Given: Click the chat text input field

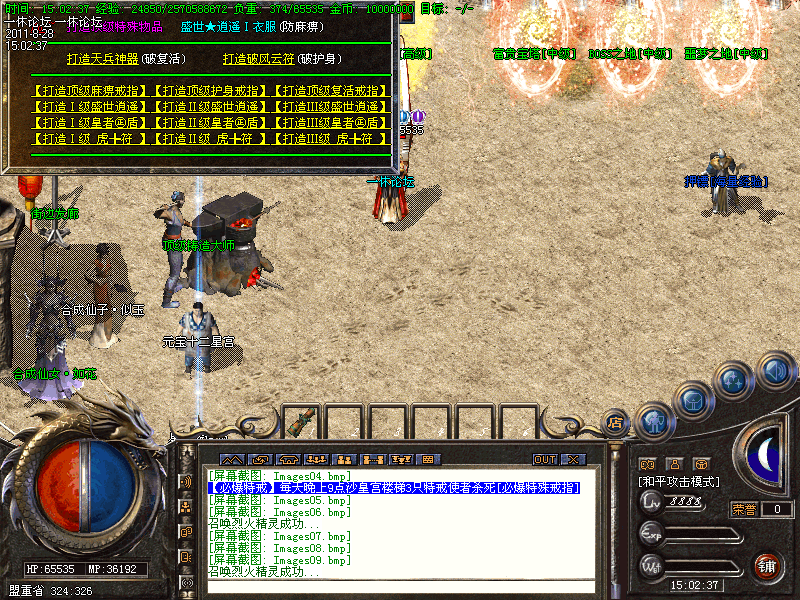Looking at the screenshot, I should (400, 587).
